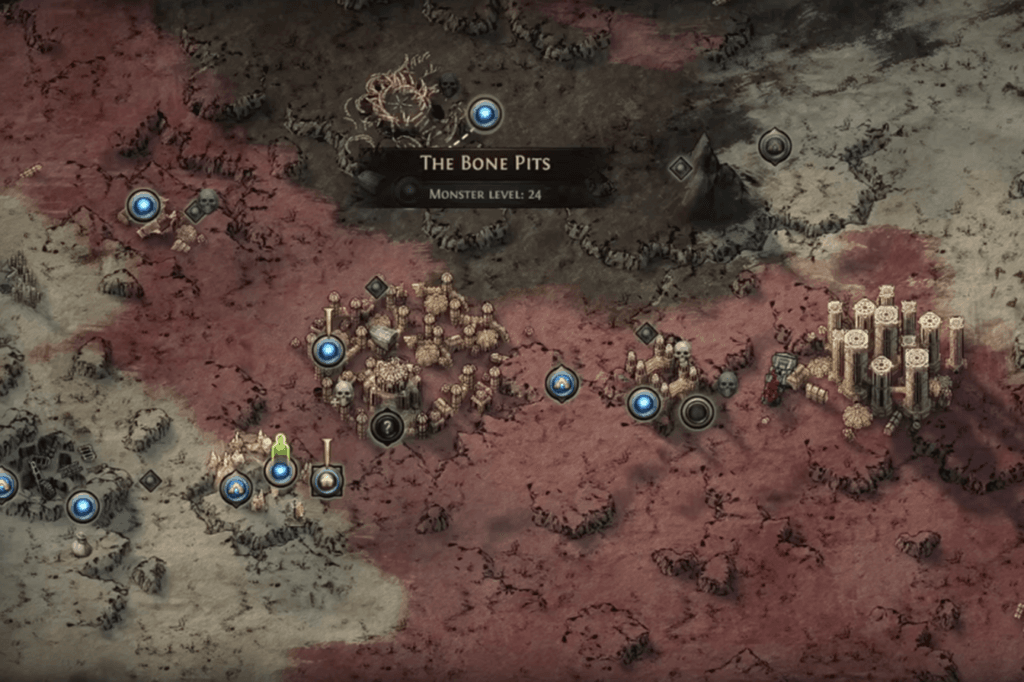Screen dimensions: 1024x682
Task: Open the blue node beside the lone grey skull
Action: pos(144,207)
